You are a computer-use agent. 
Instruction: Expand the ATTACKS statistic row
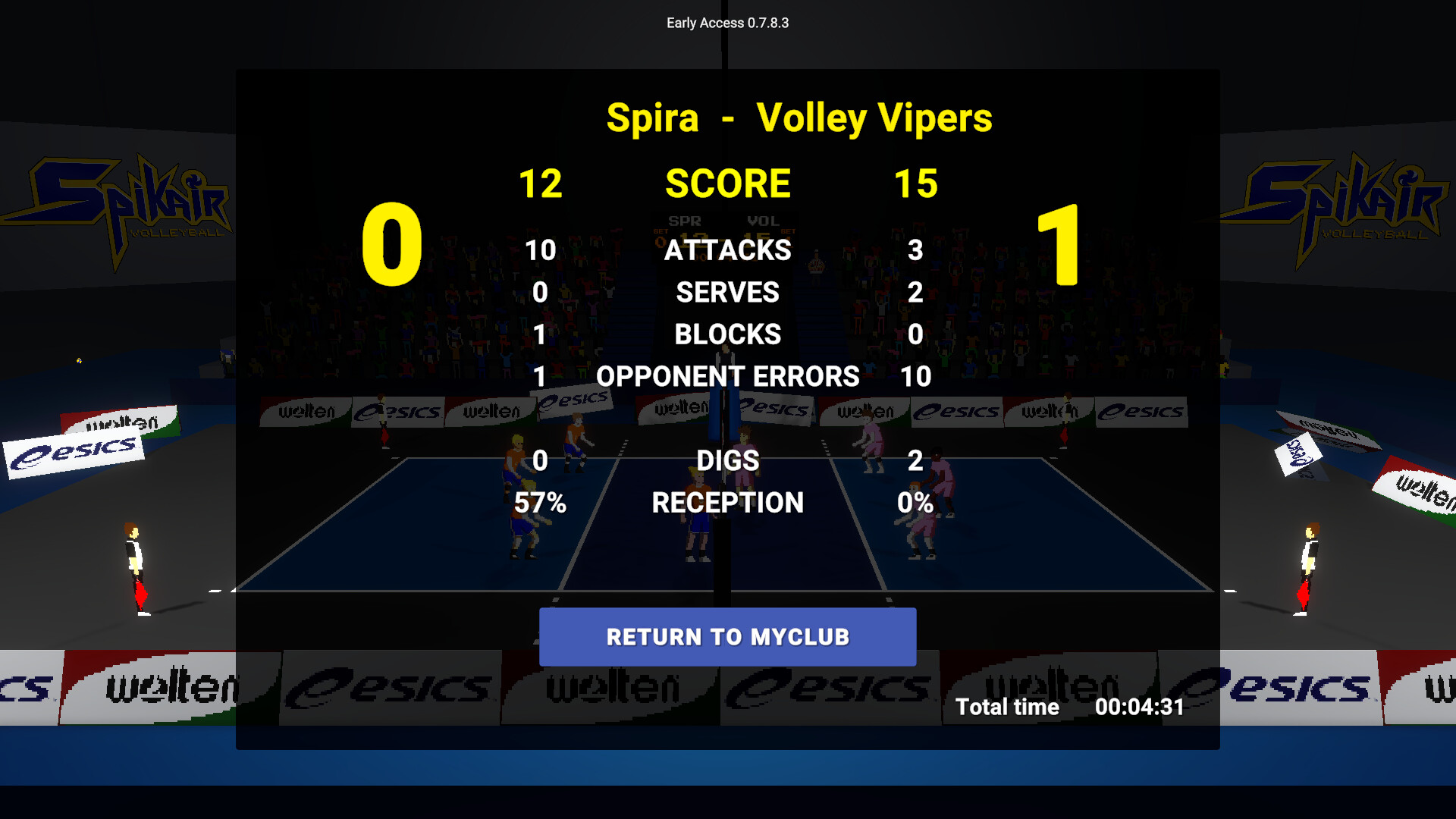pyautogui.click(x=728, y=250)
